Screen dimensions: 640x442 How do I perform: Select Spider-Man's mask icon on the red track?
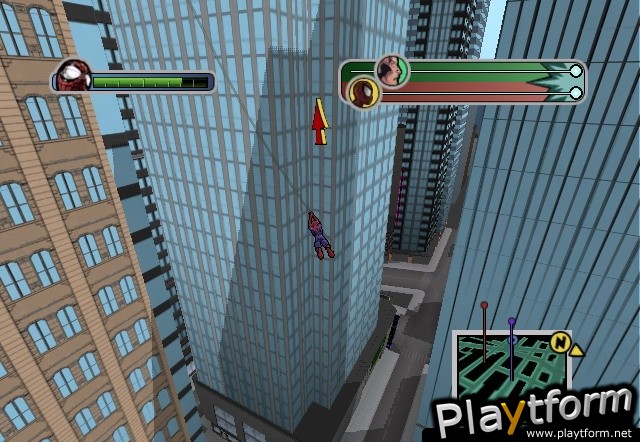tap(362, 92)
